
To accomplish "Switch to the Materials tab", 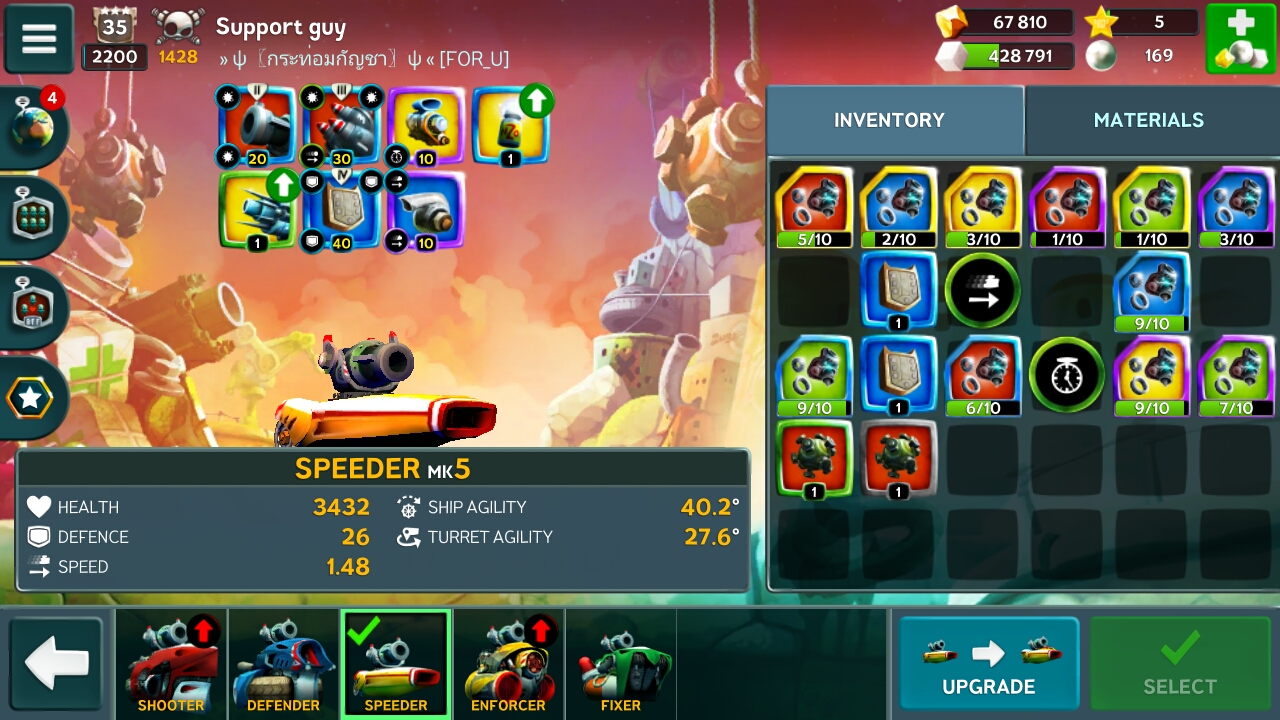I will pyautogui.click(x=1148, y=120).
